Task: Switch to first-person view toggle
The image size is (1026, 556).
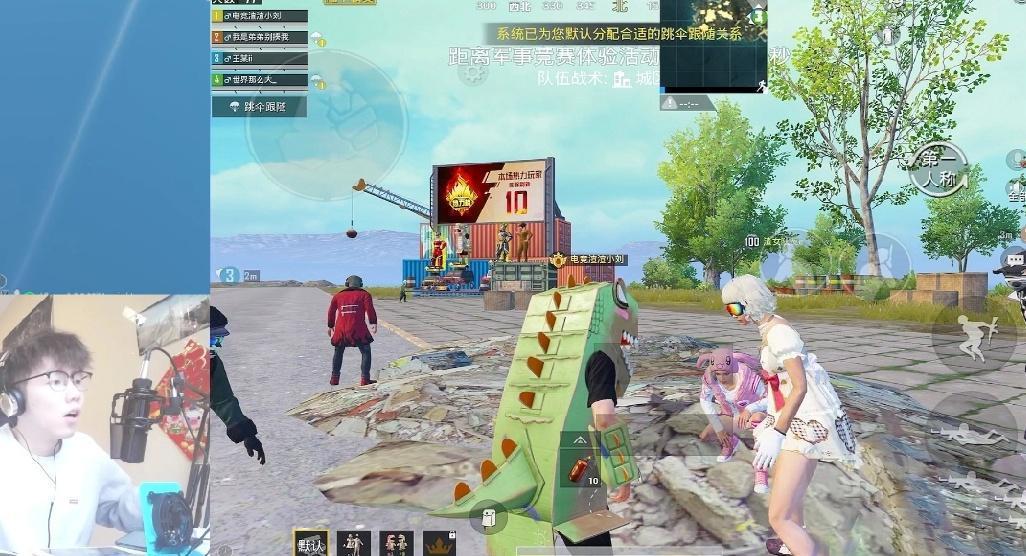Action: pyautogui.click(x=938, y=168)
